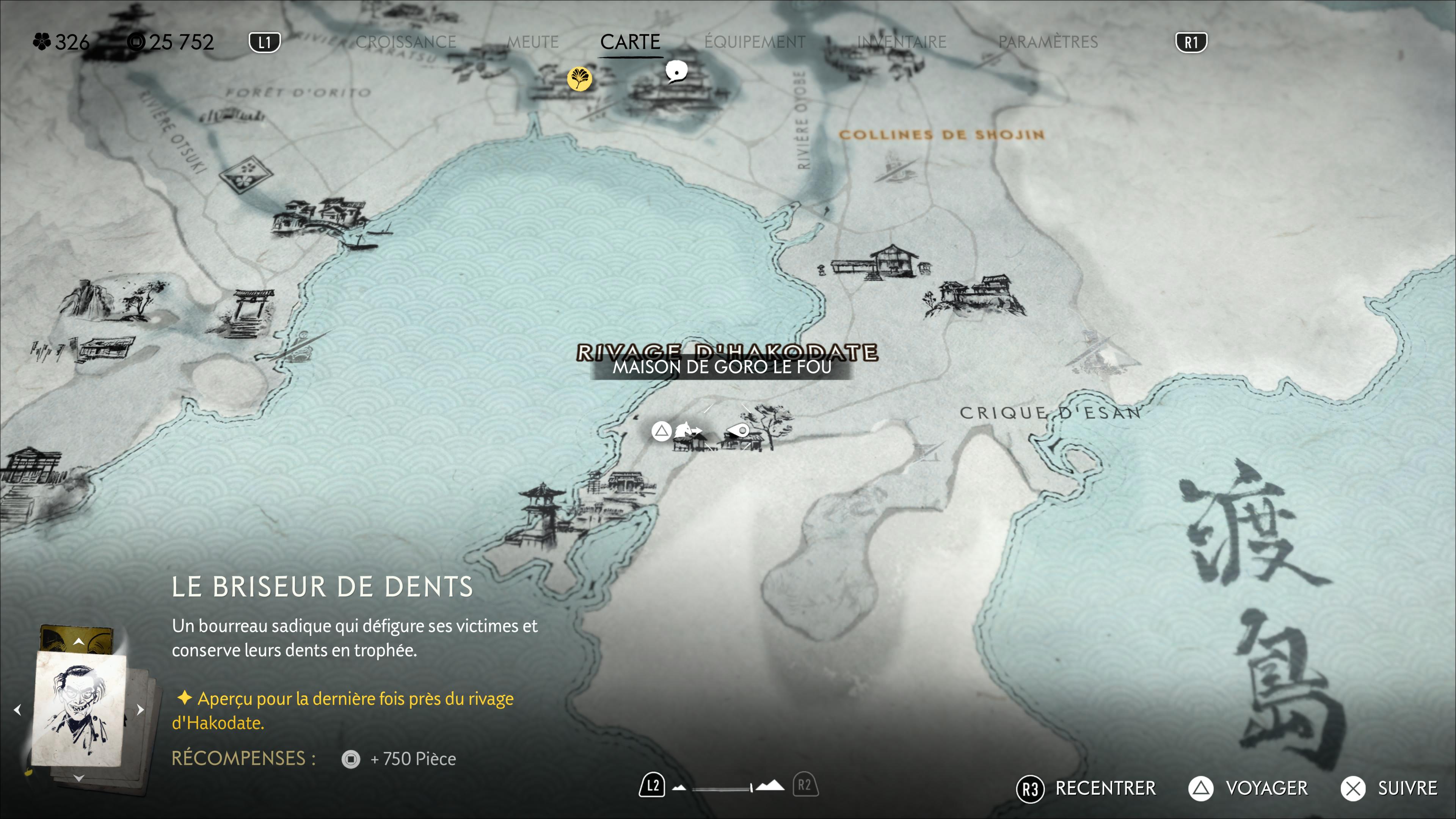The height and width of the screenshot is (819, 1456).
Task: Switch to the Croissance tab
Action: (x=406, y=42)
